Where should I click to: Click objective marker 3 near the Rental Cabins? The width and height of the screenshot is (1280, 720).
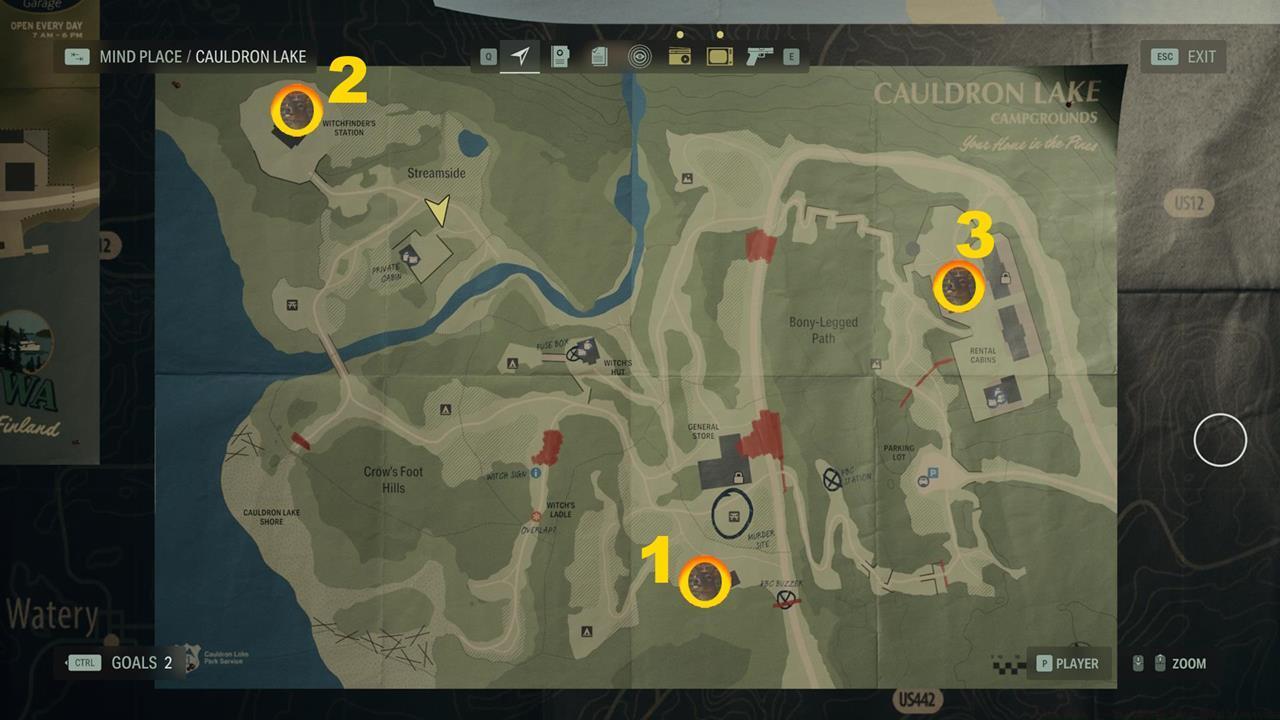(958, 287)
